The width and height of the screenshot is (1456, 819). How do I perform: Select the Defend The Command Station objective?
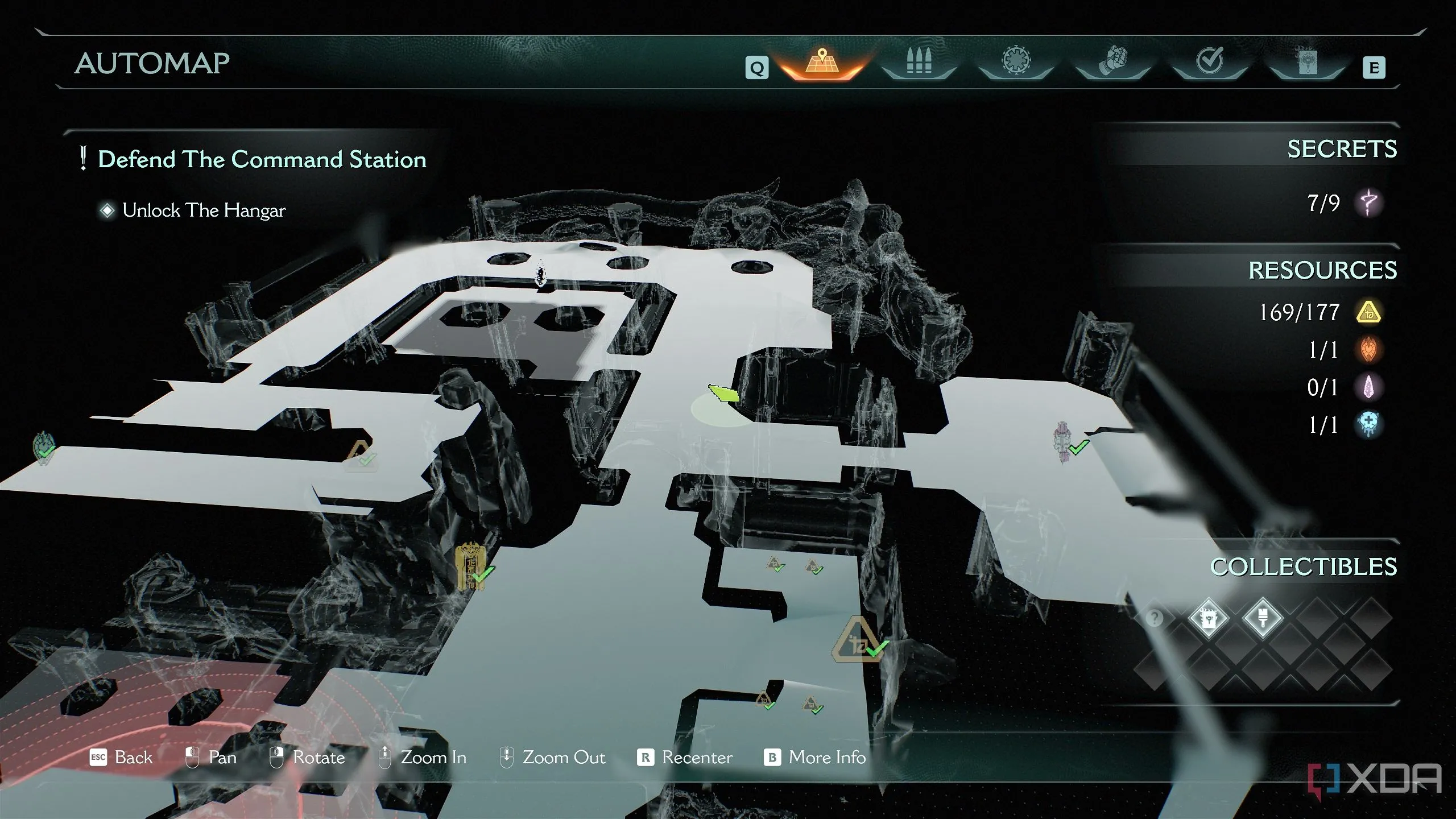262,159
